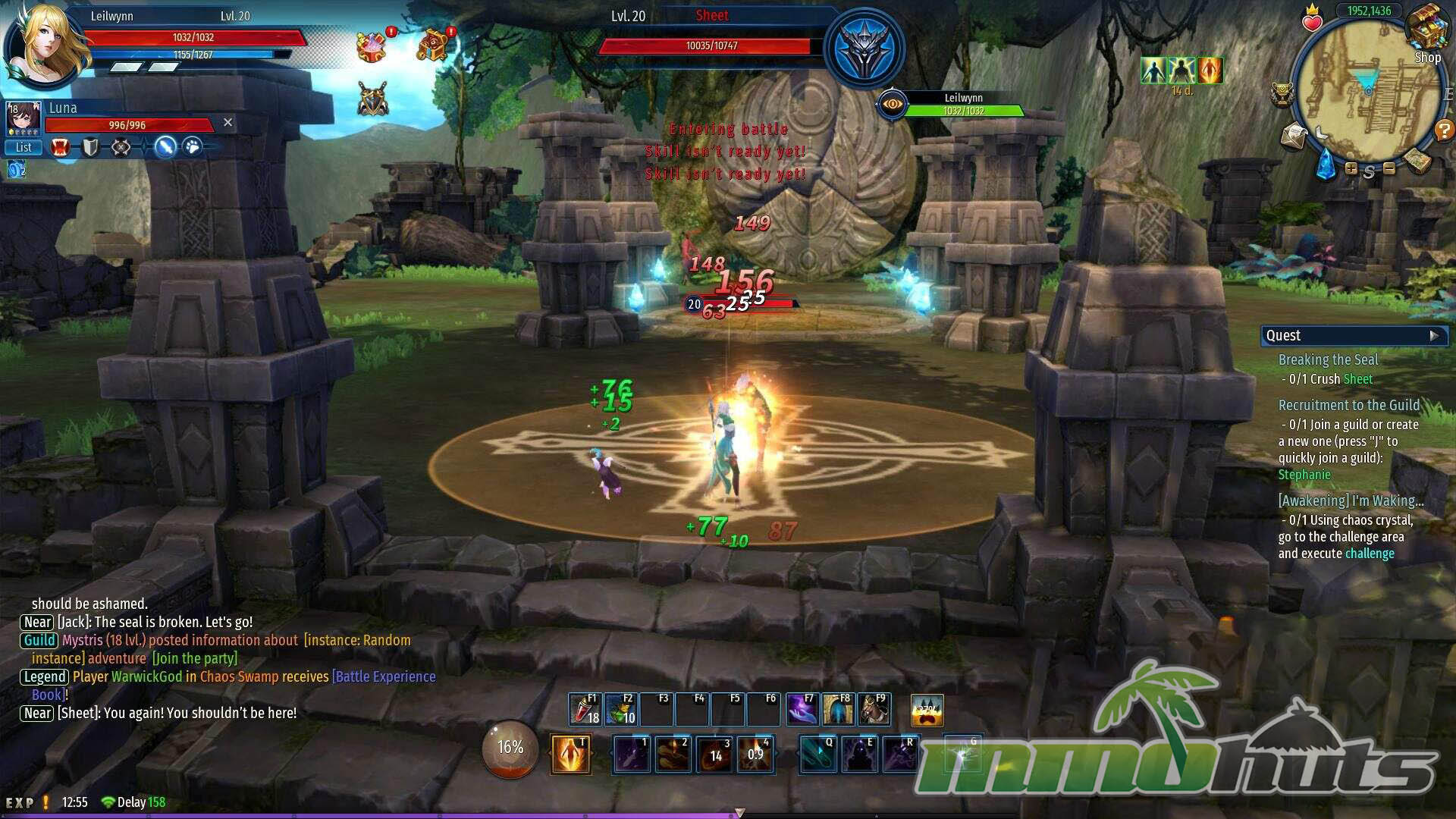Zoom in the minimap with plus button
The width and height of the screenshot is (1456, 819).
point(1351,169)
